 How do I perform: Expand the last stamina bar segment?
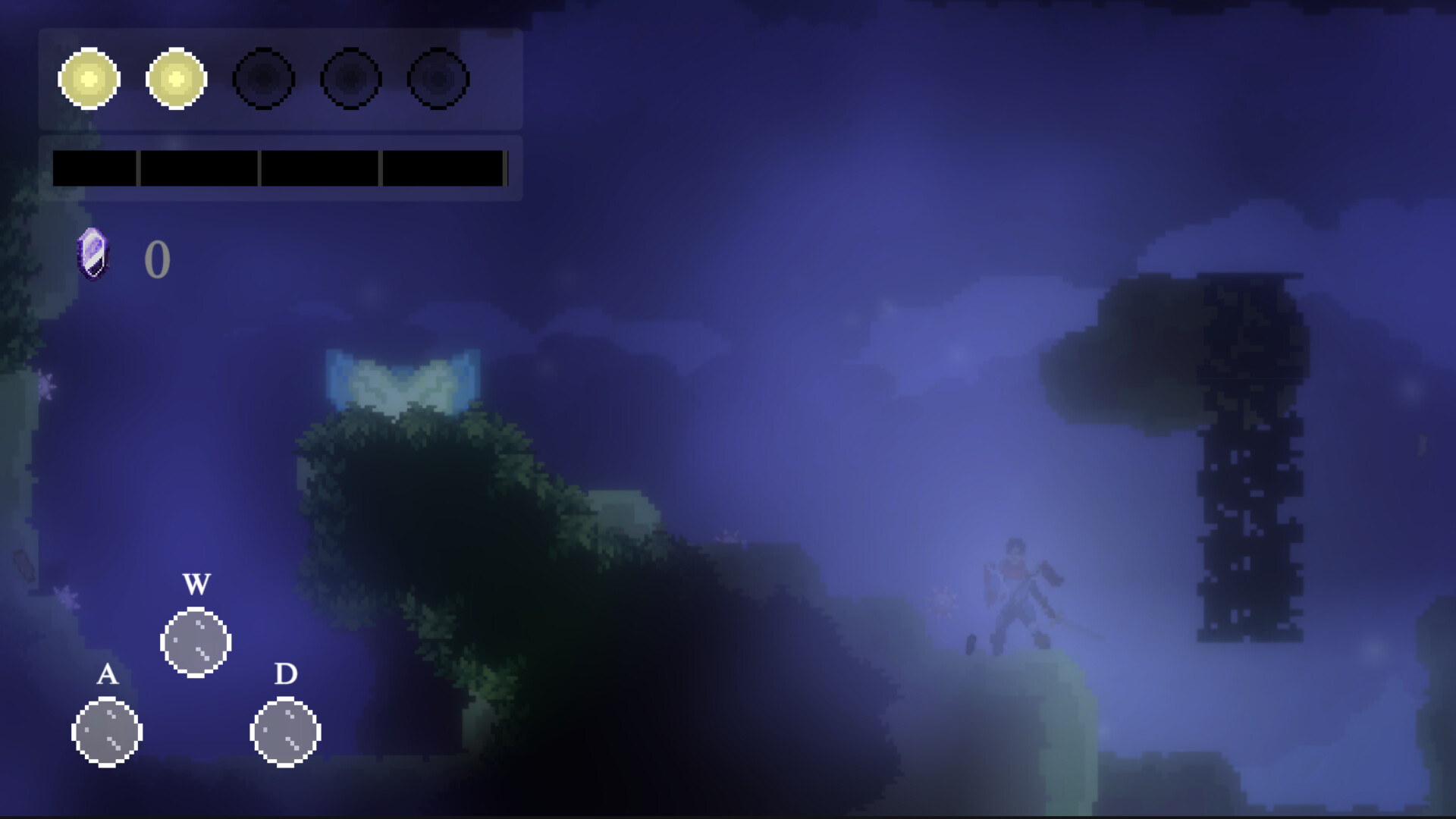[x=442, y=168]
